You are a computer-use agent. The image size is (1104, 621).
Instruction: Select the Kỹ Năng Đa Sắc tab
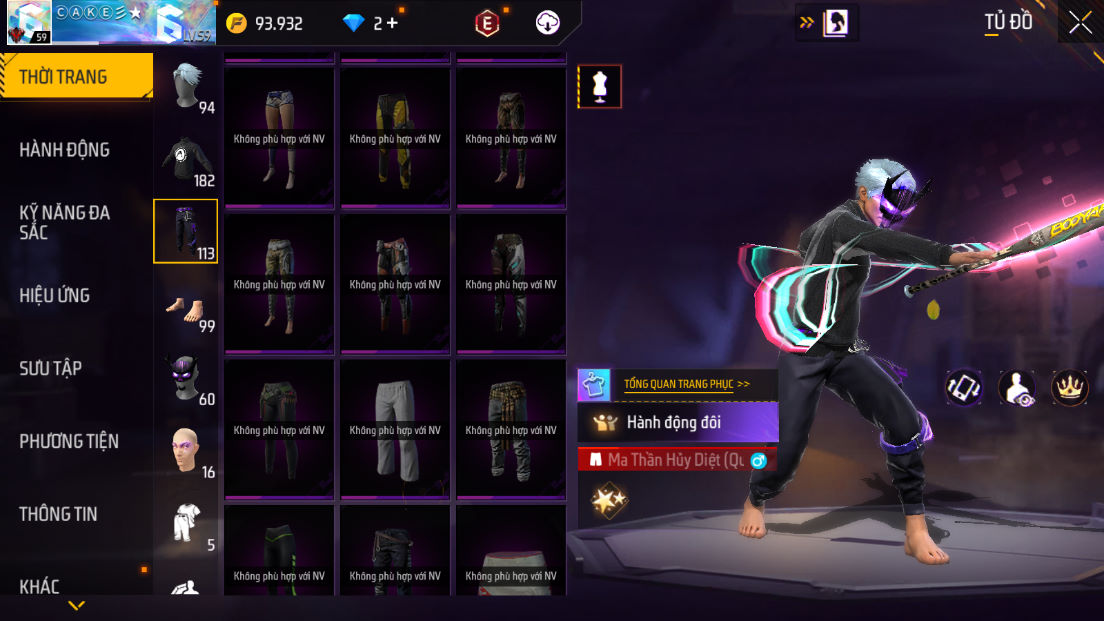tap(65, 222)
